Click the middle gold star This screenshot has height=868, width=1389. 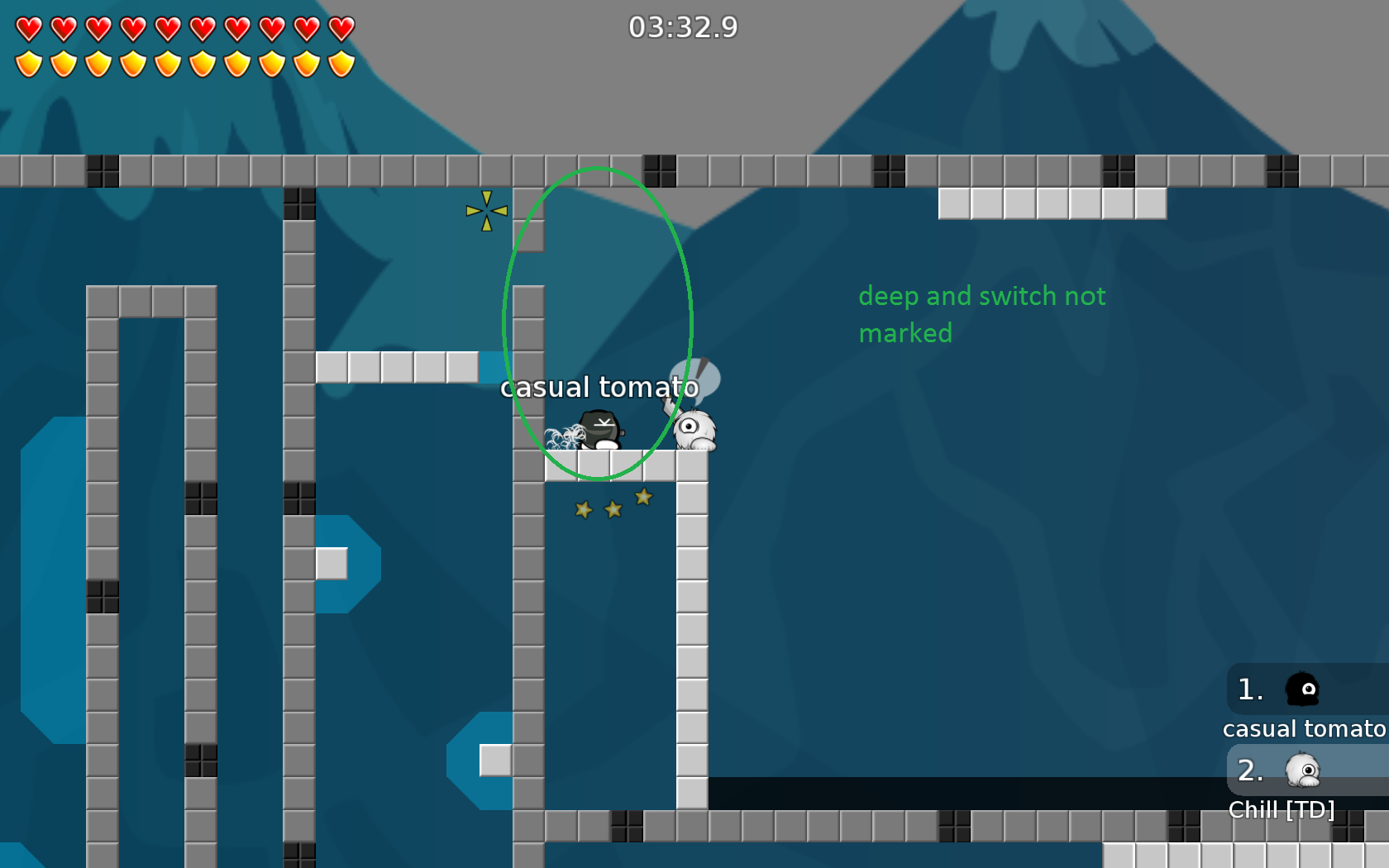click(612, 509)
